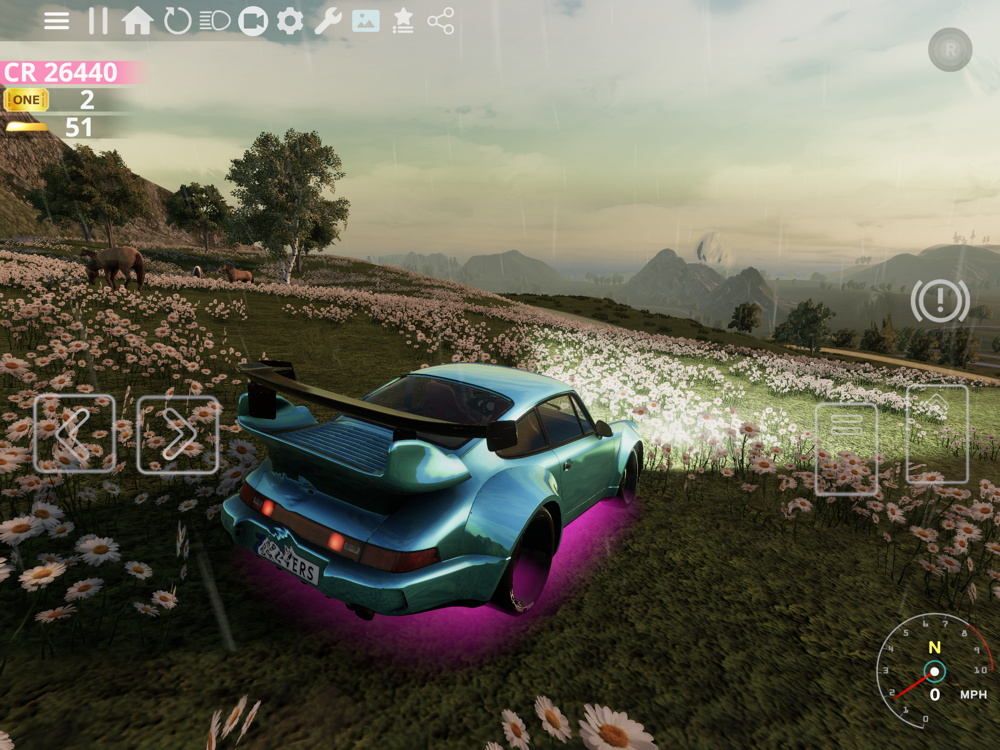1000x750 pixels.
Task: Return to the home garage
Action: [x=137, y=21]
